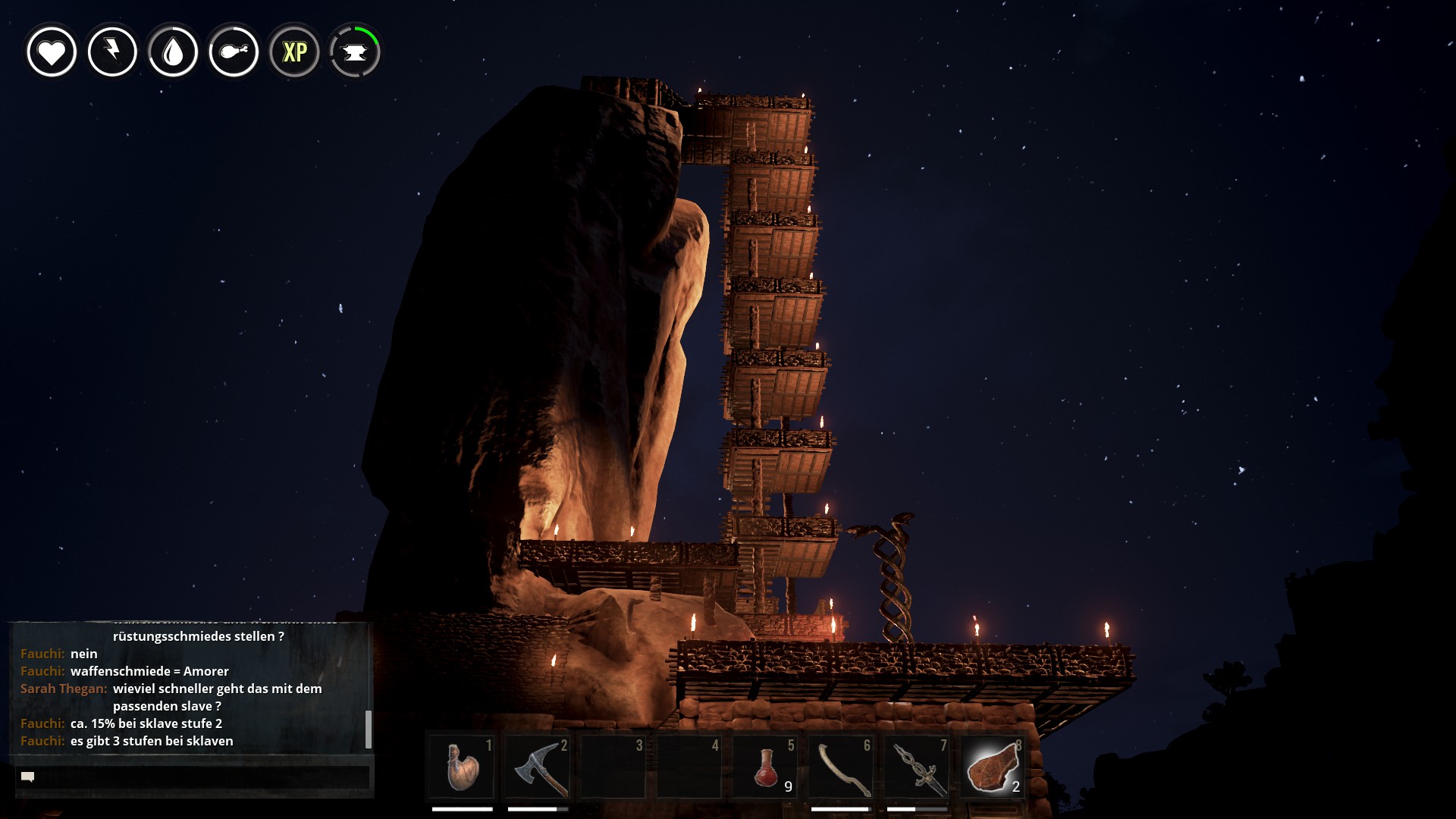The height and width of the screenshot is (819, 1456).
Task: Equip the sword in hotbar slot 7
Action: tap(917, 767)
